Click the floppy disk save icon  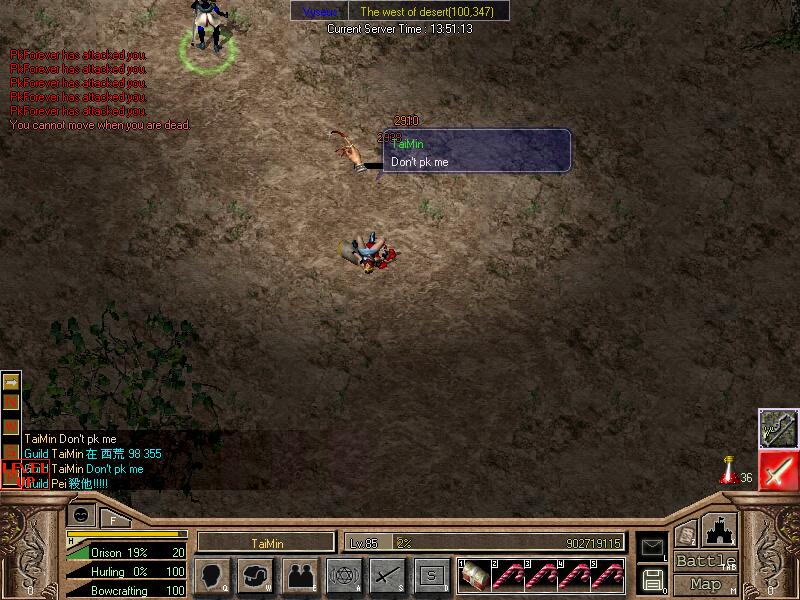point(652,578)
